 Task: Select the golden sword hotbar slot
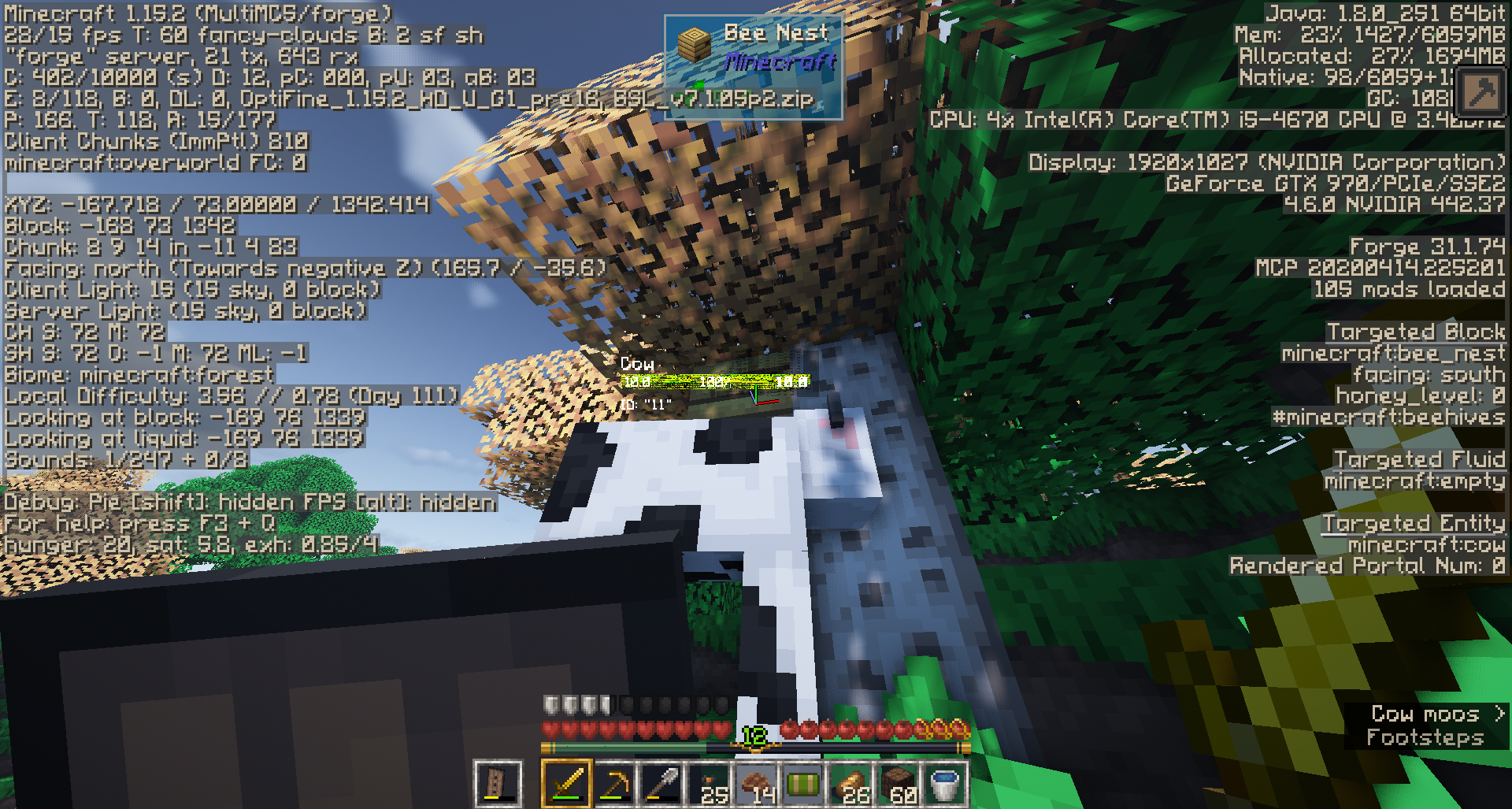point(566,784)
